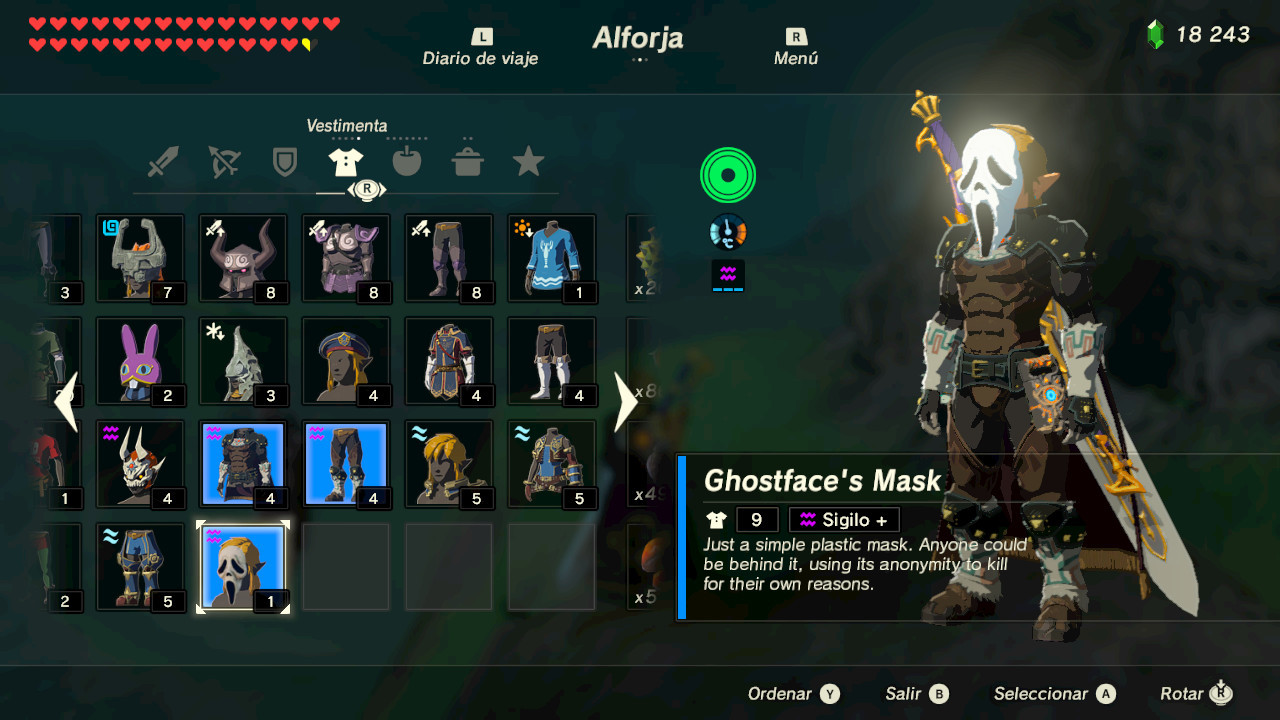Select the equipped blue-highlighted leg armor slot
This screenshot has width=1280, height=720.
tap(346, 462)
